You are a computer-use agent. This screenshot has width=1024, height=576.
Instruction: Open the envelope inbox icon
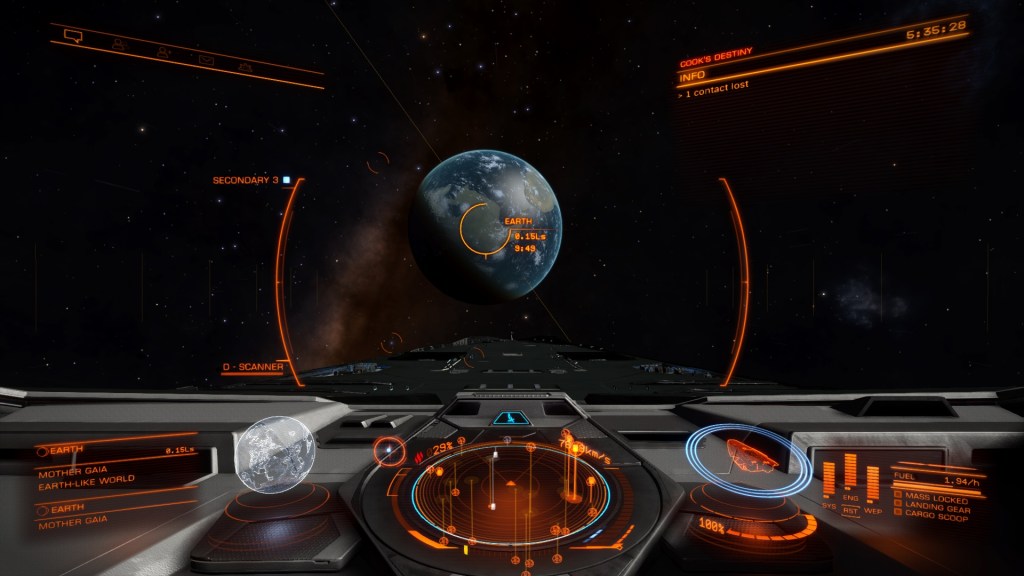tap(207, 60)
